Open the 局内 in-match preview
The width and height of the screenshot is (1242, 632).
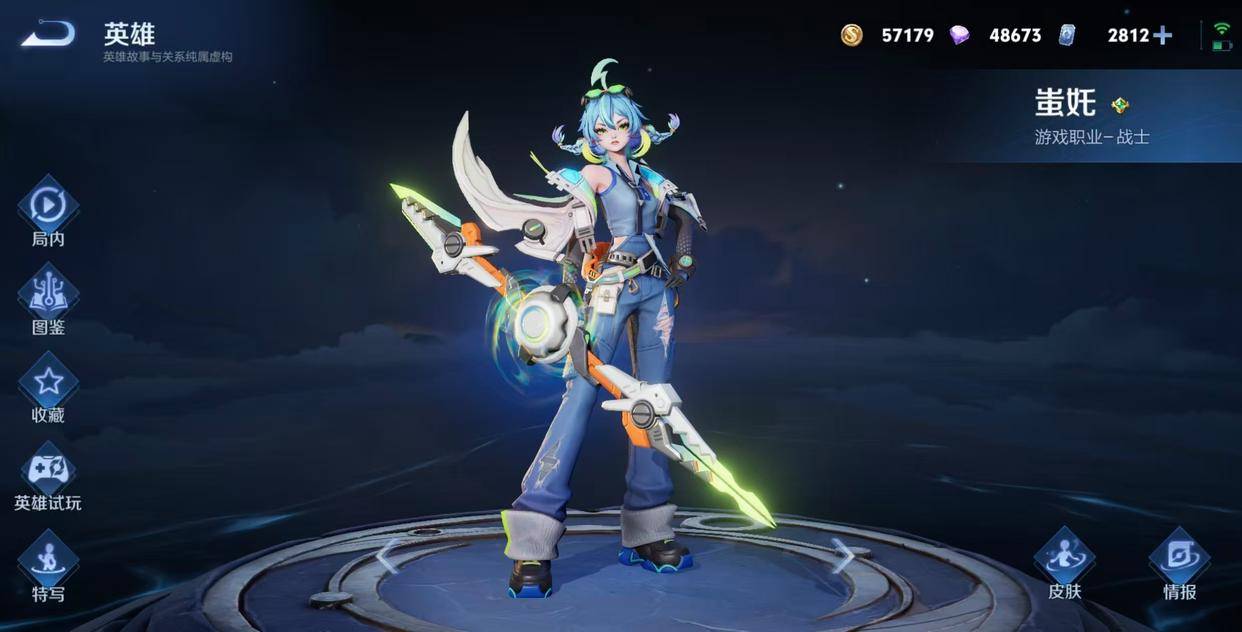click(x=48, y=207)
